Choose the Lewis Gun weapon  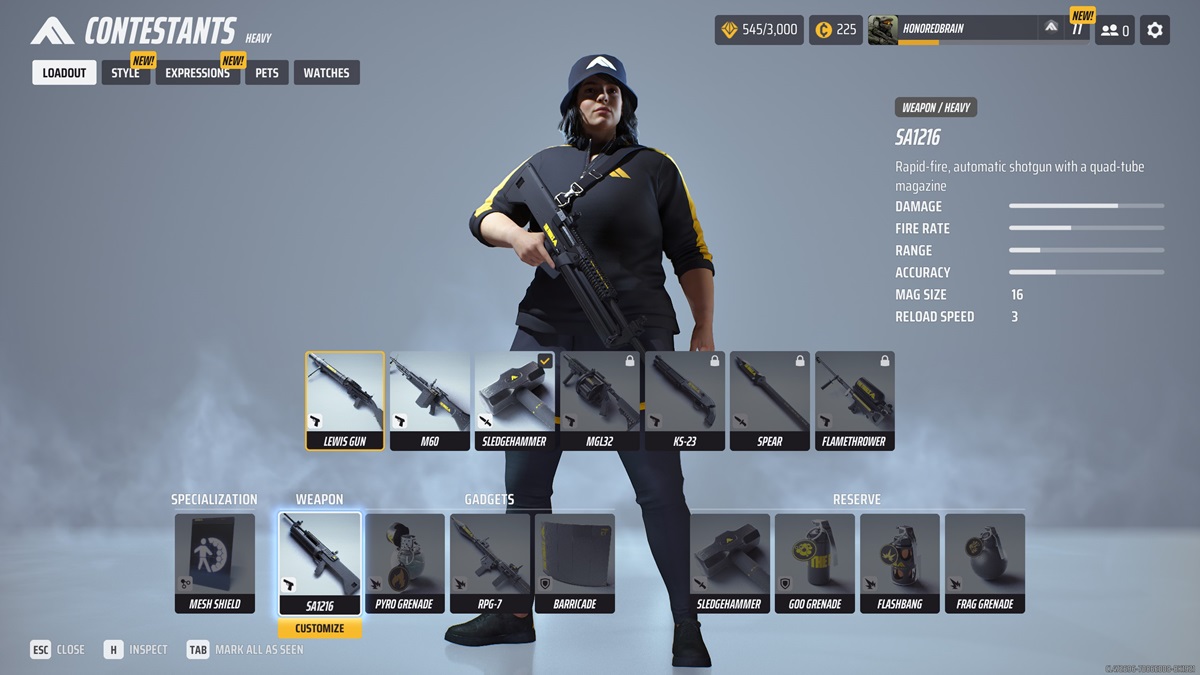(345, 400)
